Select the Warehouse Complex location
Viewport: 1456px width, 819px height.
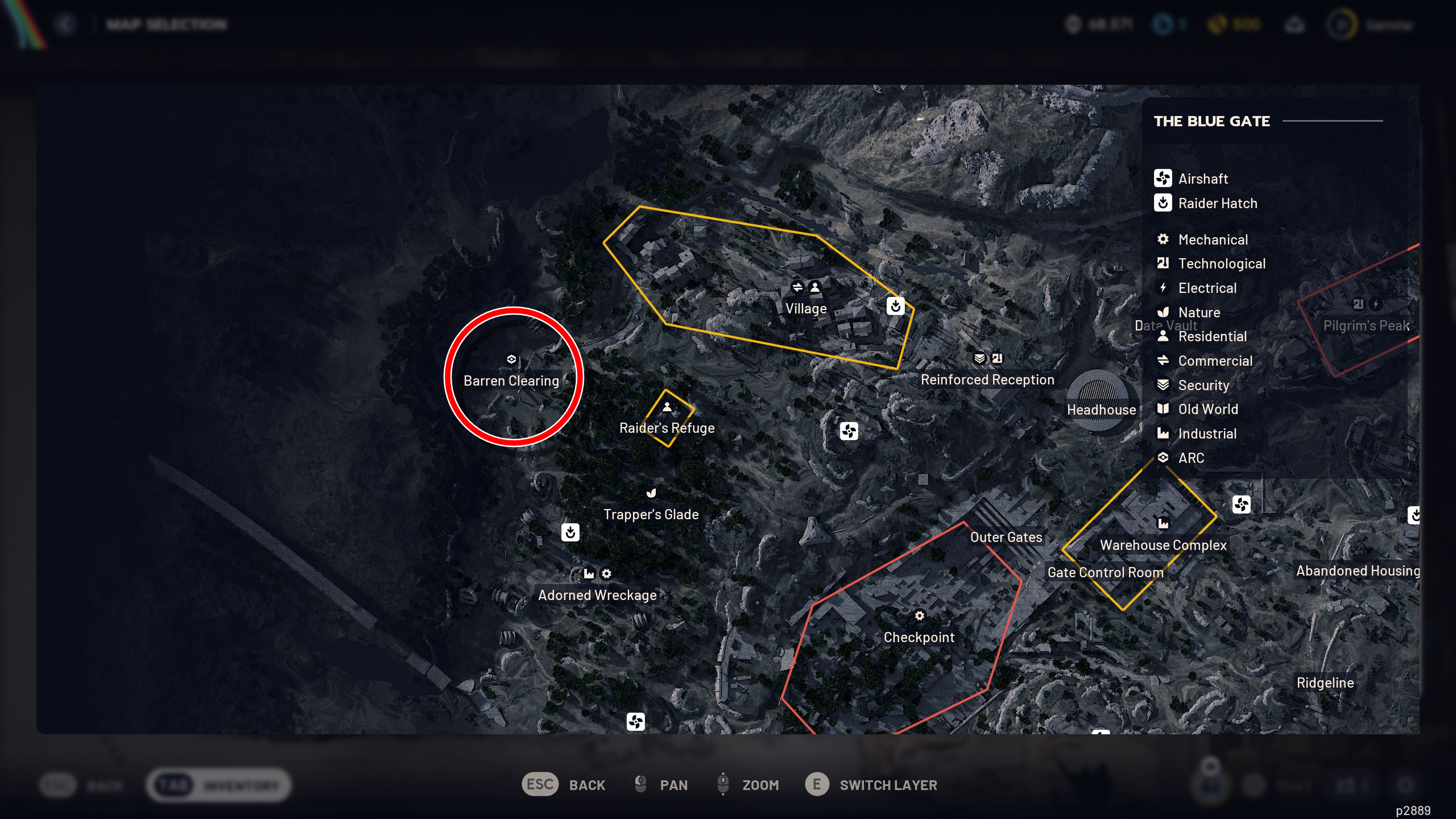click(1163, 544)
